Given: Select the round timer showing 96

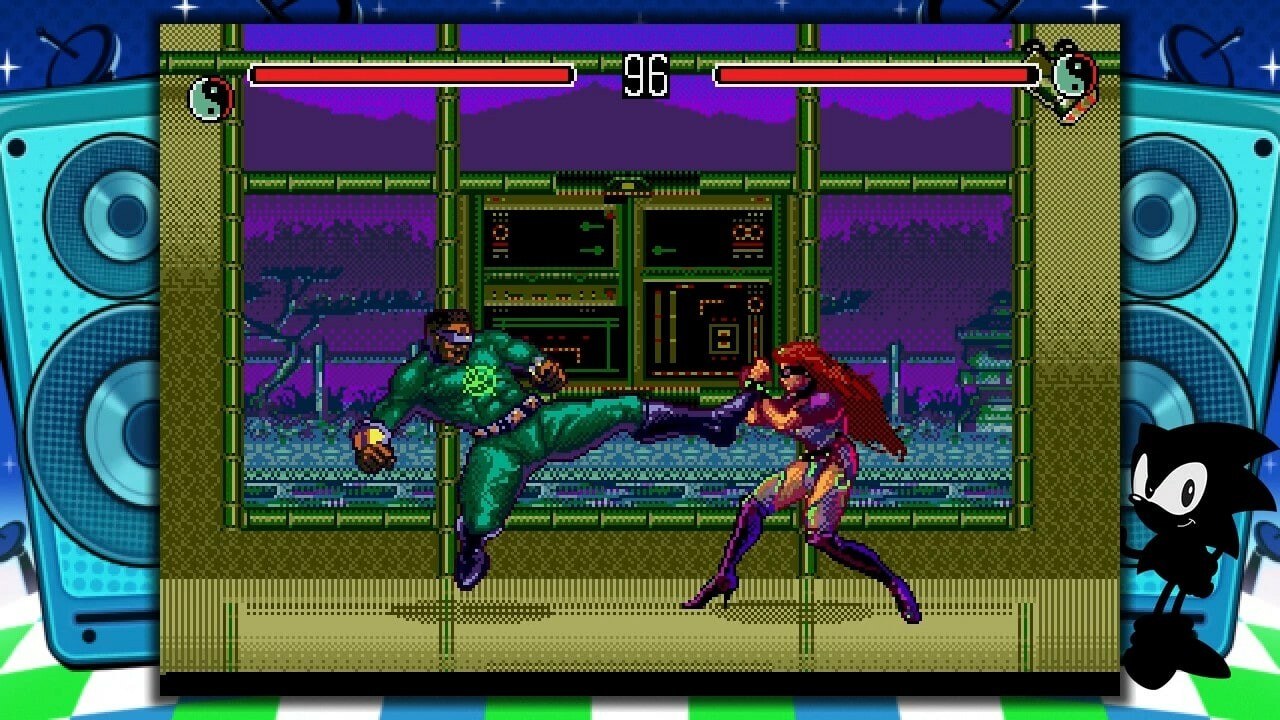Looking at the screenshot, I should 648,75.
